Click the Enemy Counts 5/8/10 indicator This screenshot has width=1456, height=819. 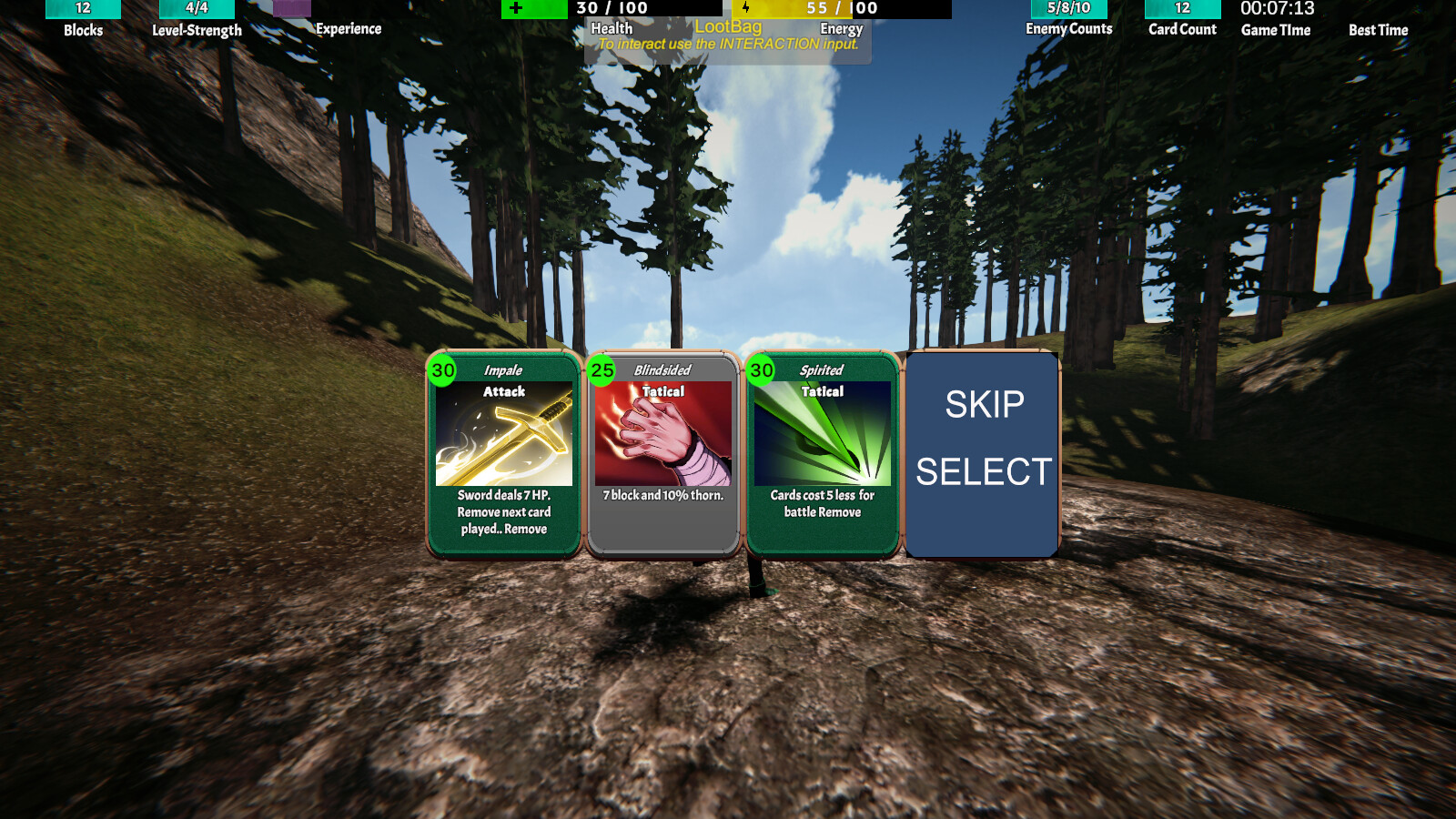[x=1067, y=9]
